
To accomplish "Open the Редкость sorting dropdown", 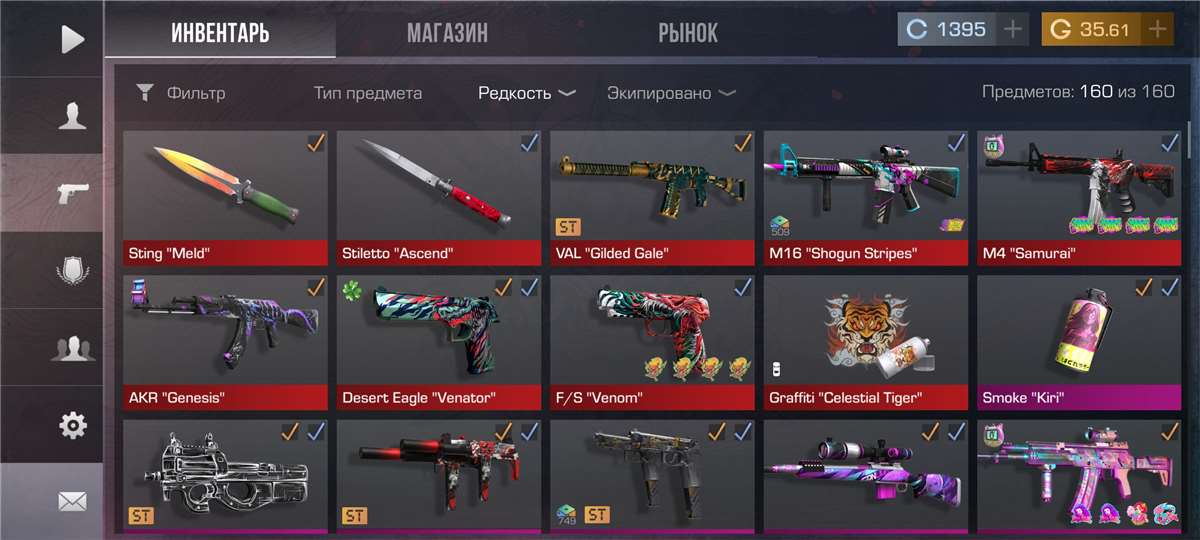I will [526, 93].
